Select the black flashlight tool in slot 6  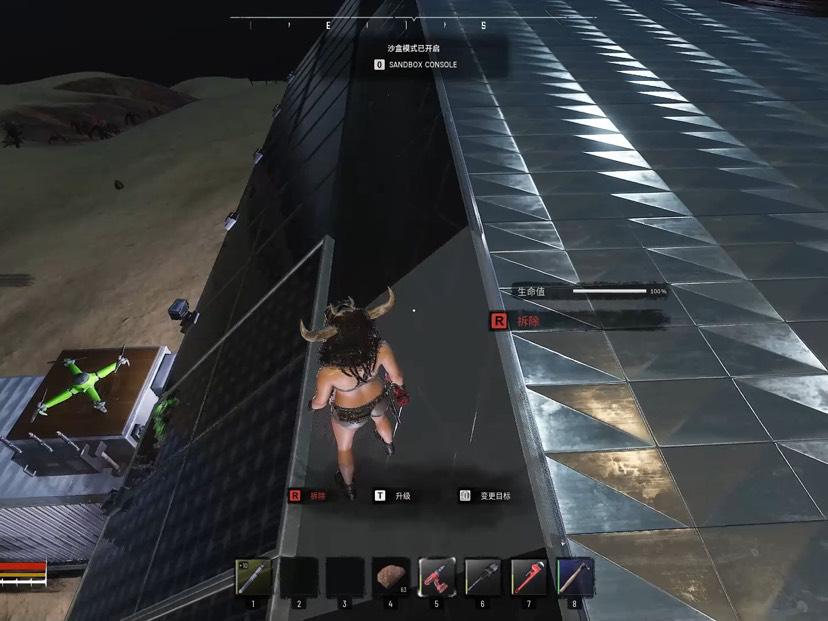(x=482, y=577)
